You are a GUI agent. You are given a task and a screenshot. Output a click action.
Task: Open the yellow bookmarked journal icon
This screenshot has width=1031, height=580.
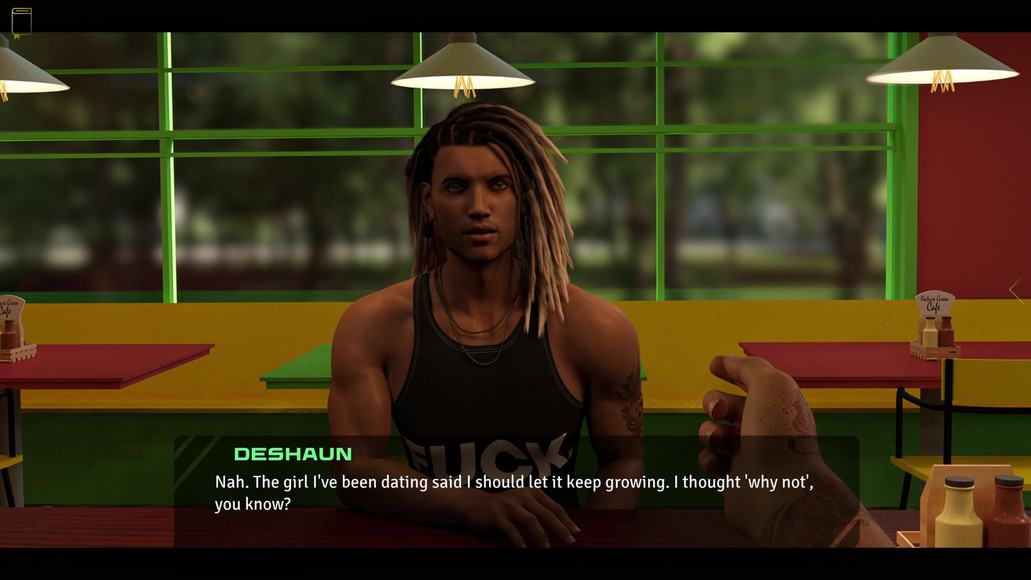[x=21, y=21]
